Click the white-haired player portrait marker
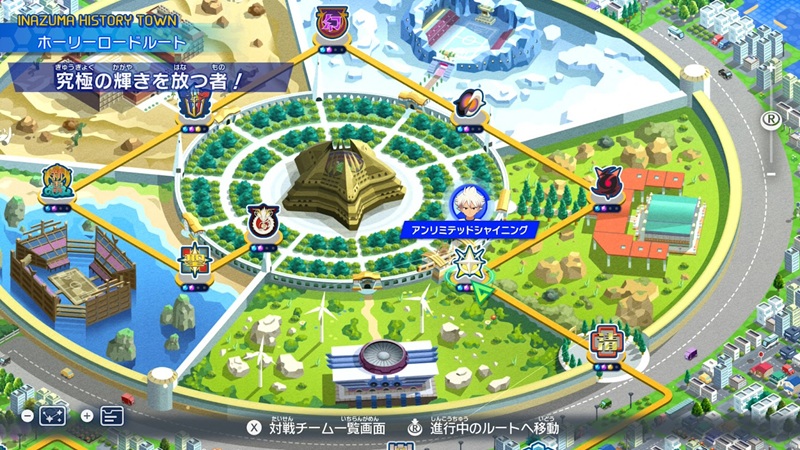This screenshot has height=450, width=800. pos(468,203)
